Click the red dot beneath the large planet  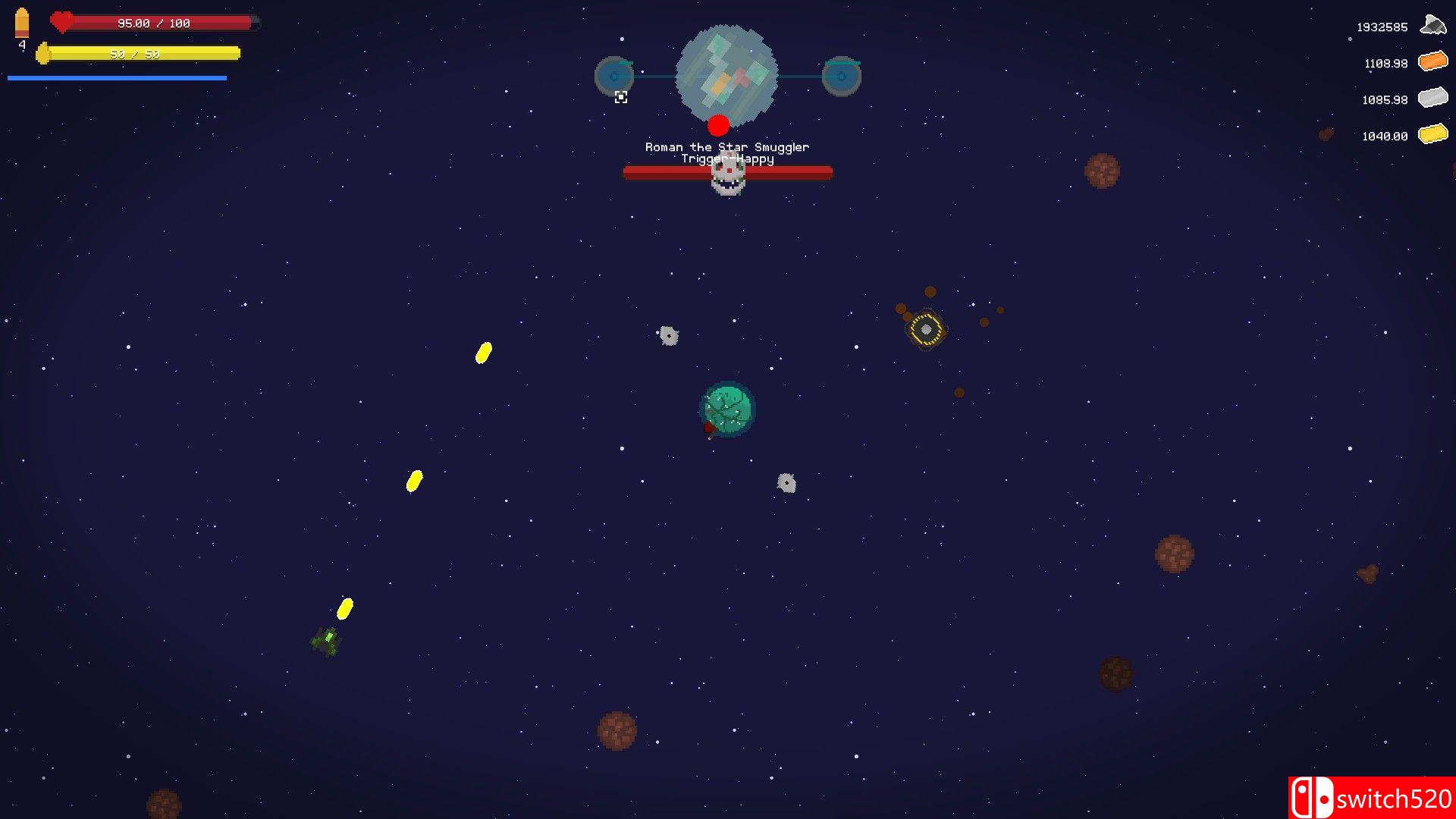717,124
